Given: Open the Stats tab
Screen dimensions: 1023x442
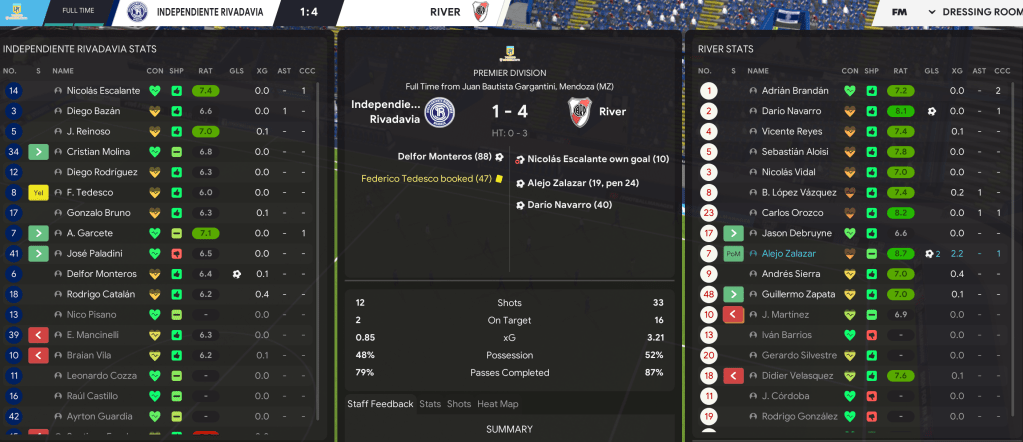Looking at the screenshot, I should pyautogui.click(x=430, y=404).
